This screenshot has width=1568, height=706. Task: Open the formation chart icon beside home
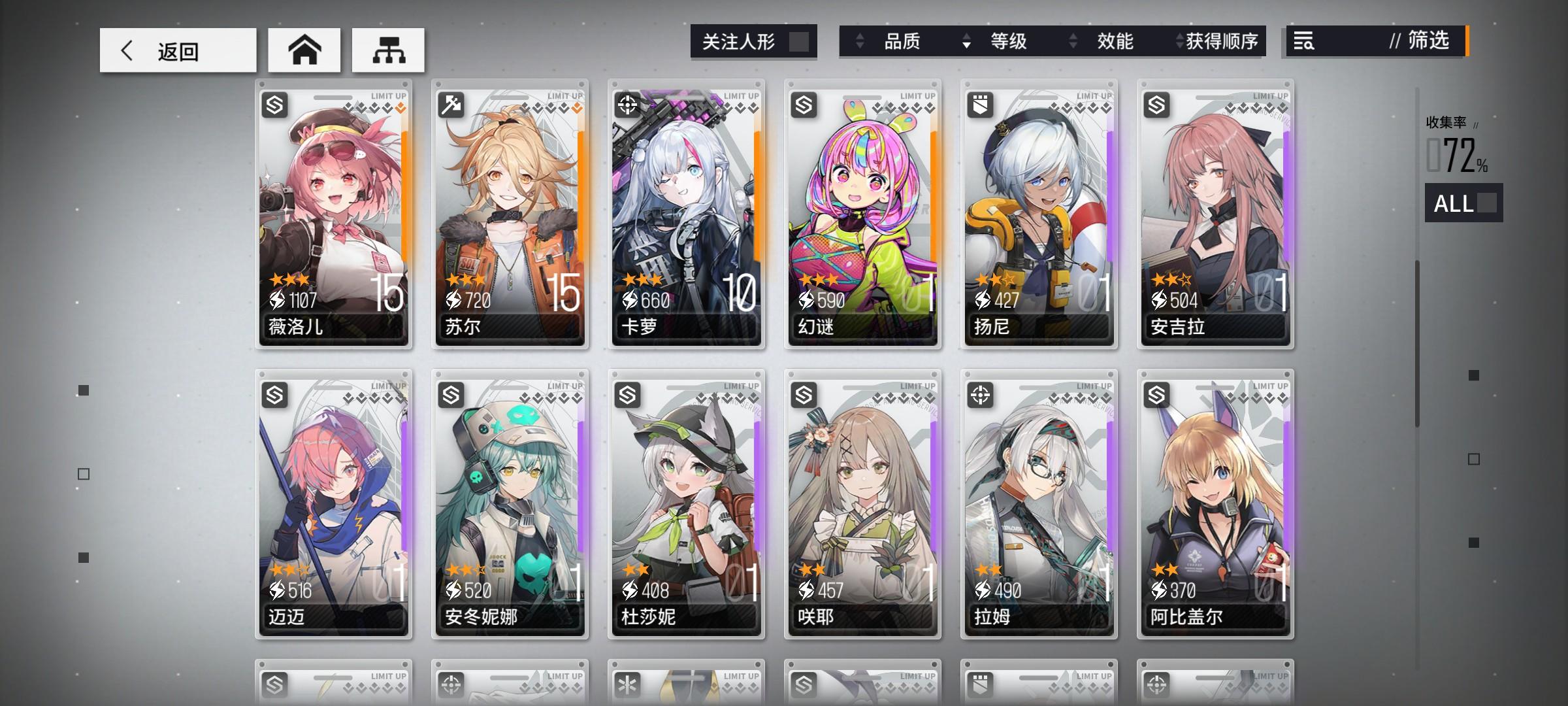pos(388,49)
